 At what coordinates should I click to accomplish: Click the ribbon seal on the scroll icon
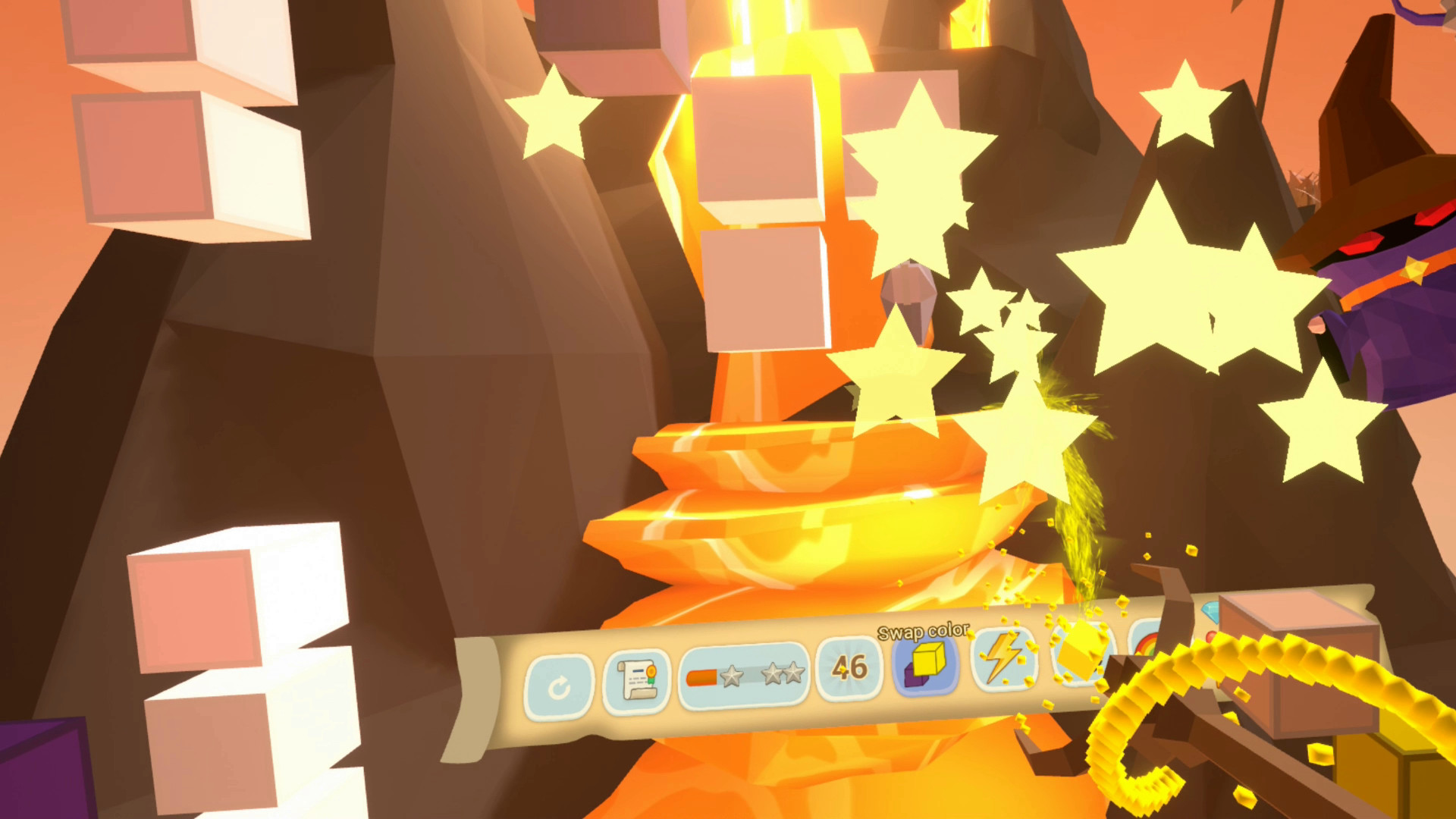651,671
